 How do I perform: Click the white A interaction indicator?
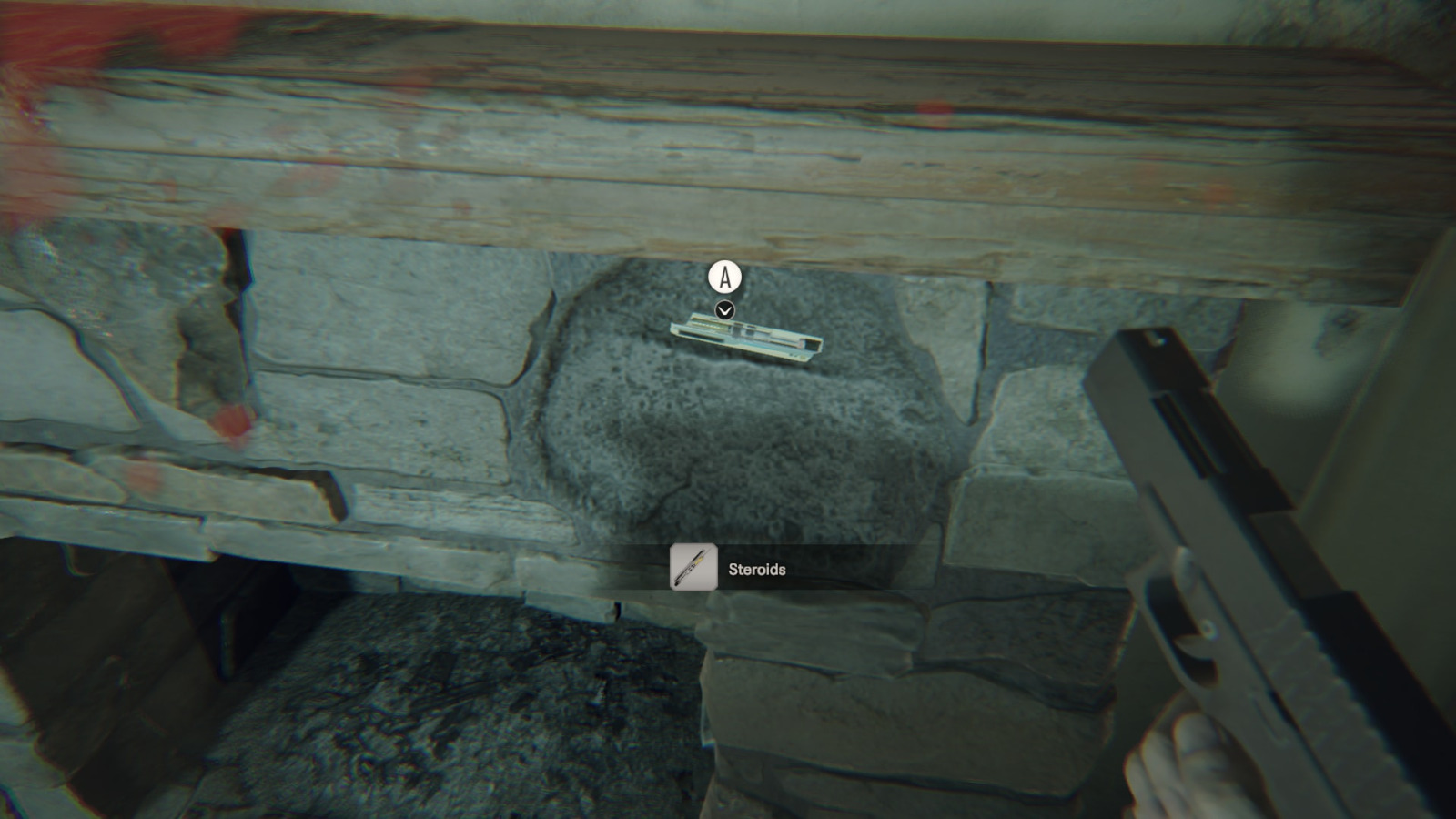click(x=723, y=278)
